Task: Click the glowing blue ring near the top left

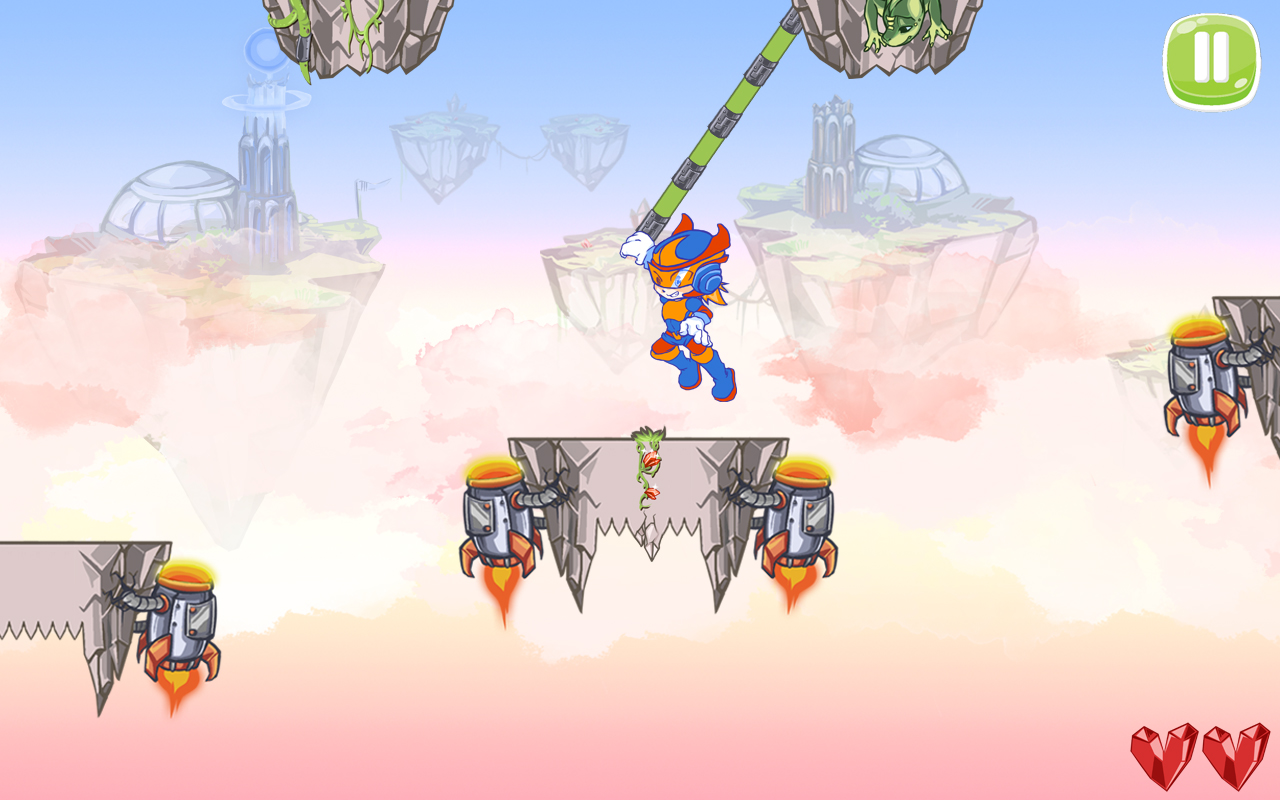Action: point(264,55)
